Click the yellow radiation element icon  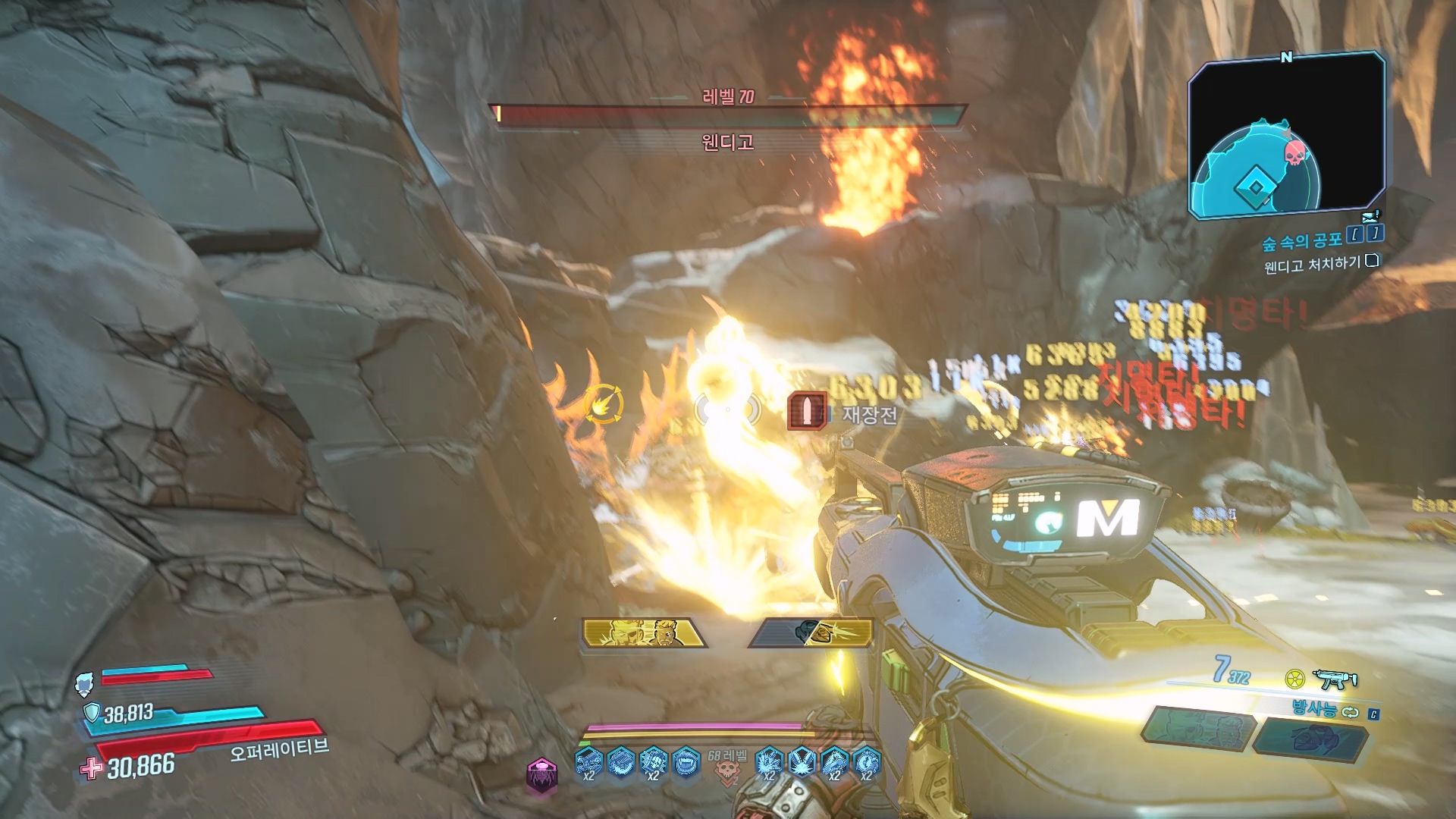coord(1294,679)
